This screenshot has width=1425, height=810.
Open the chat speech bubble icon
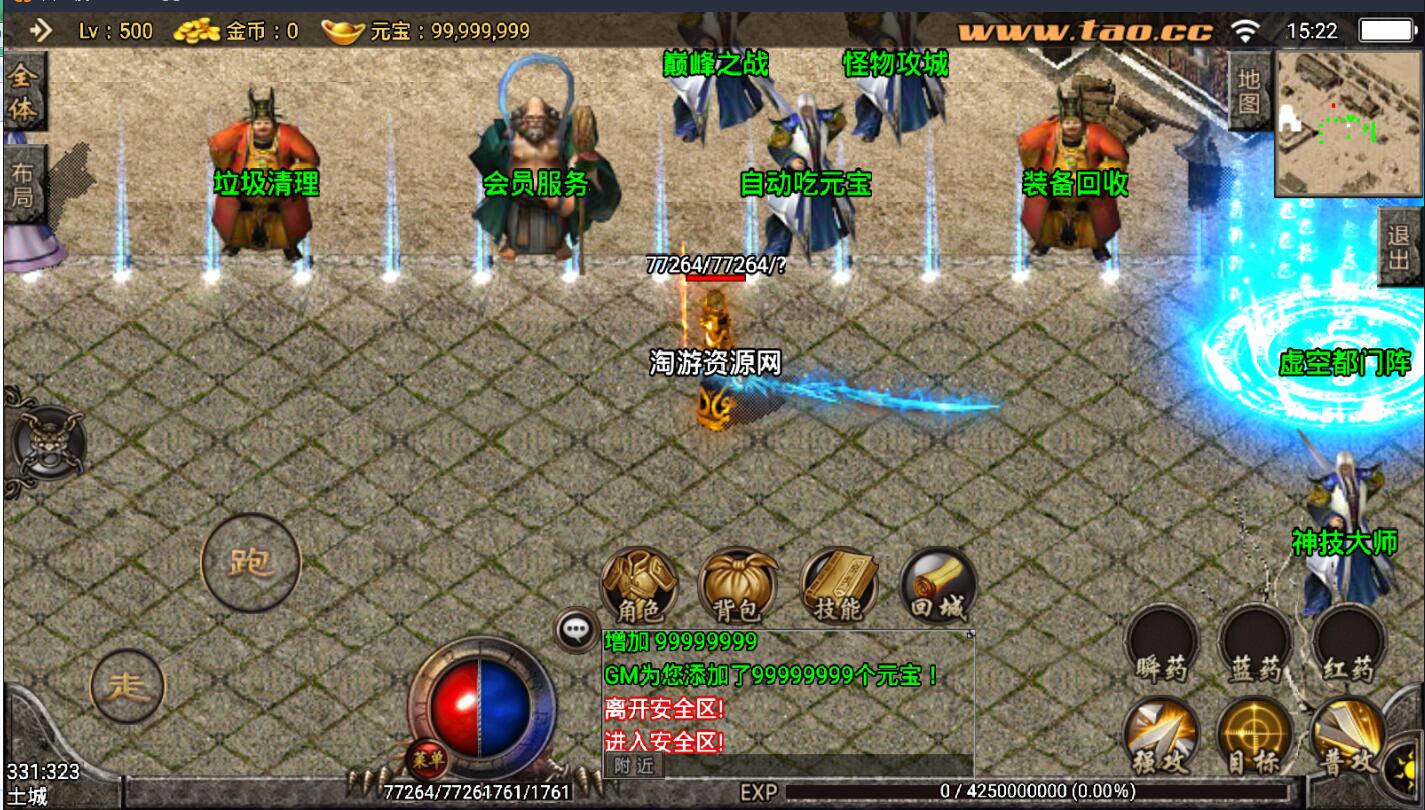pos(575,629)
